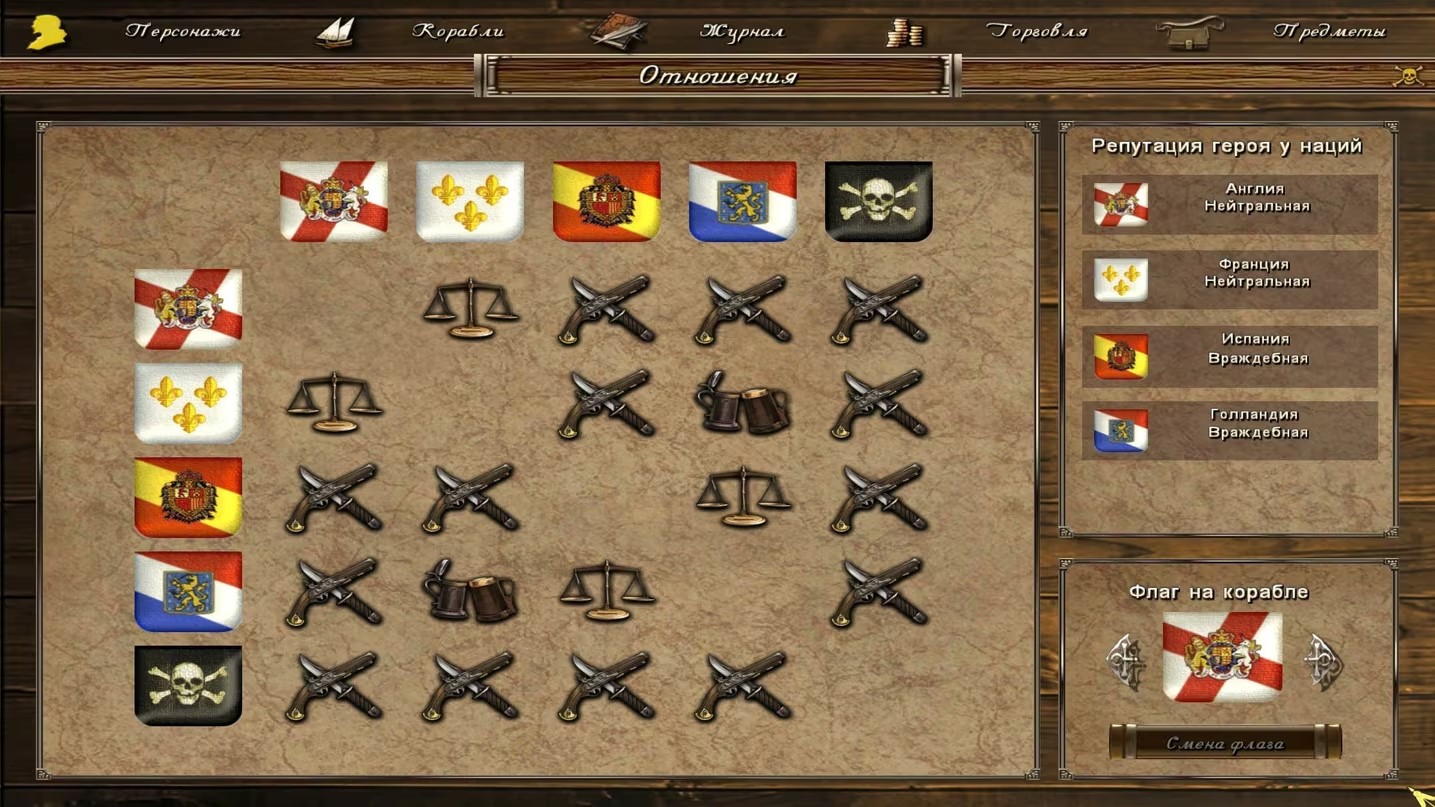The image size is (1435, 807).
Task: Click the pirate flag column header
Action: pyautogui.click(x=878, y=201)
